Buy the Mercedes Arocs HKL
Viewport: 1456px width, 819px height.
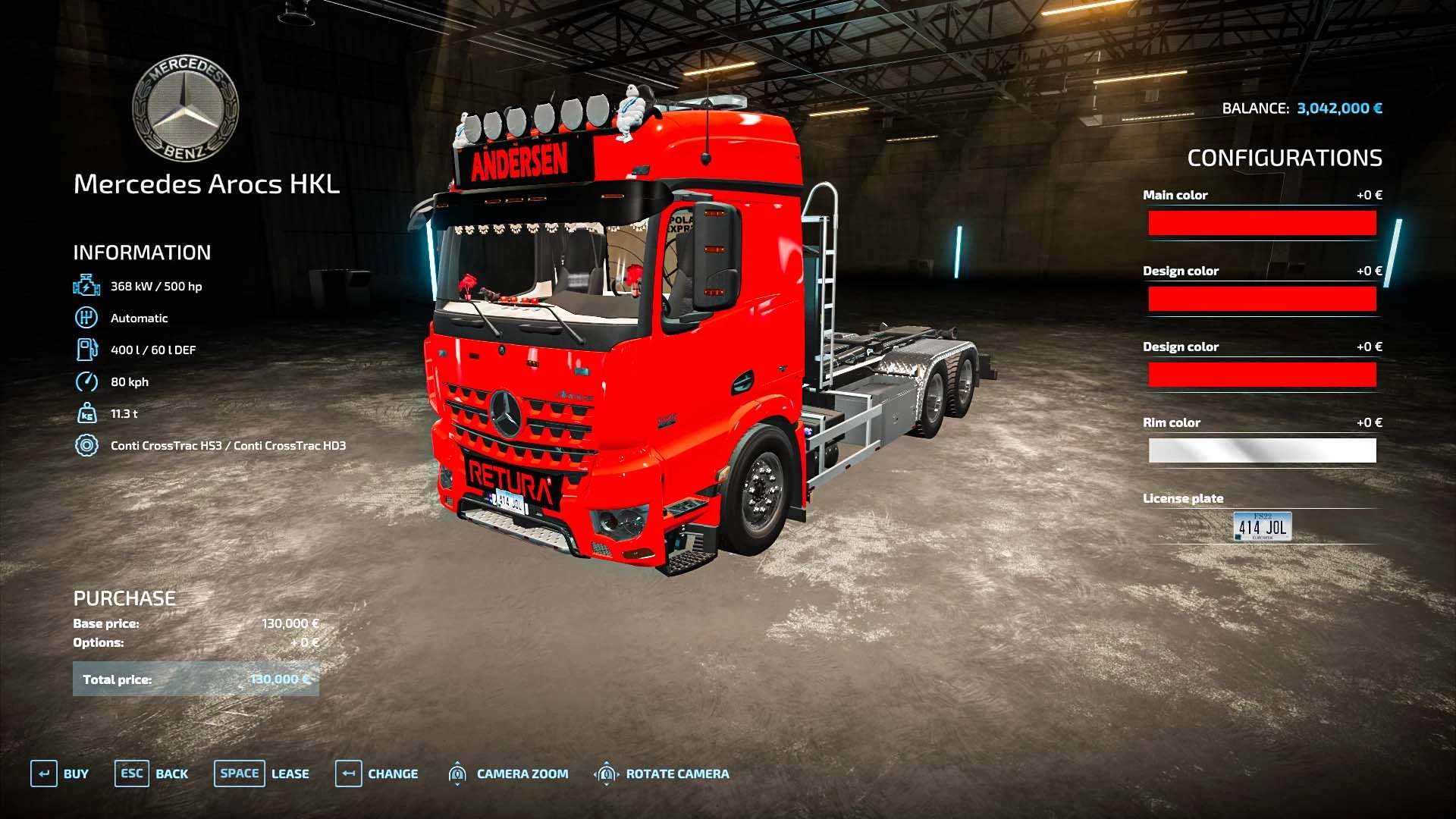pos(60,773)
